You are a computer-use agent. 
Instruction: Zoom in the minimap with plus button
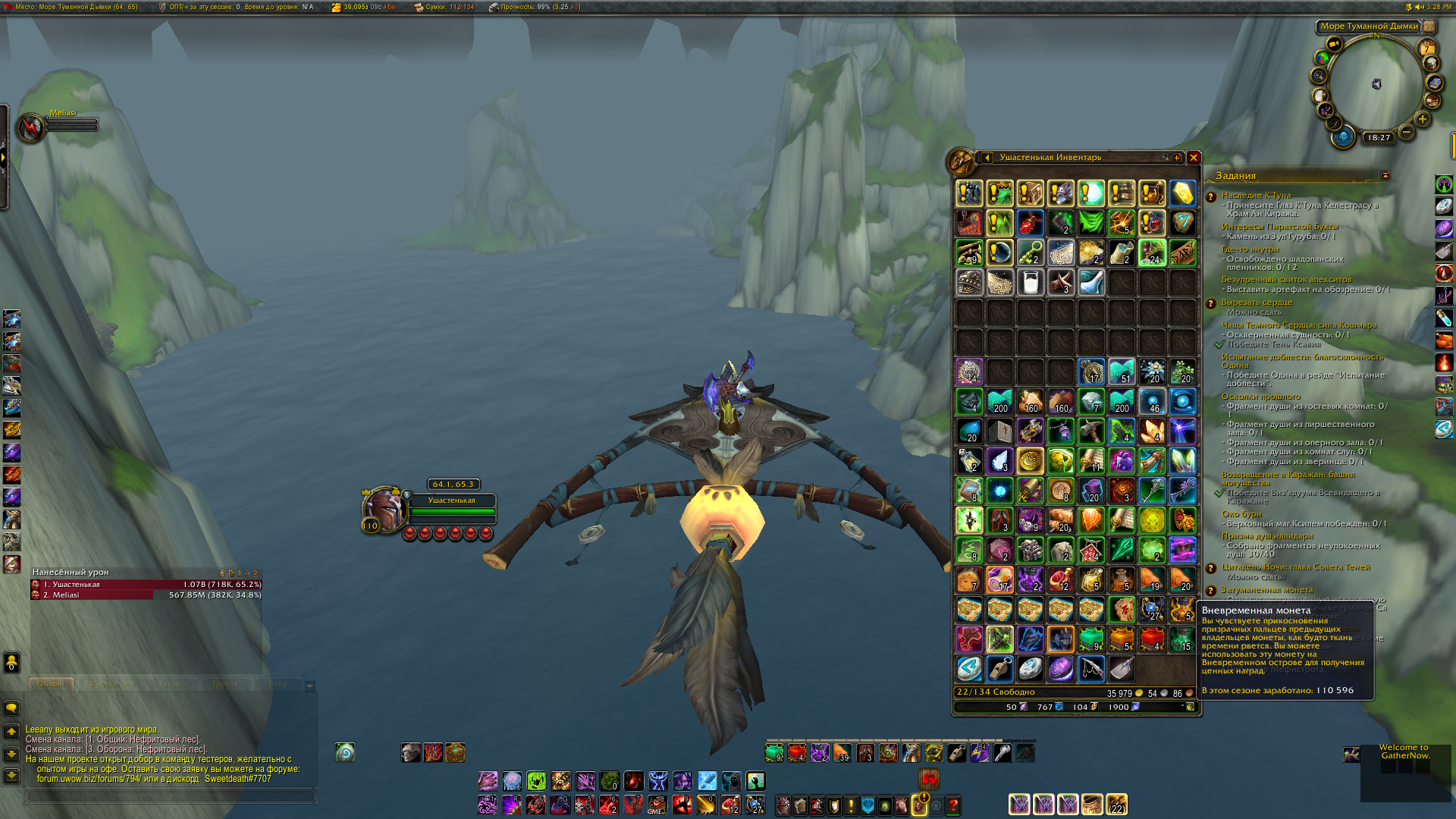click(x=1422, y=119)
